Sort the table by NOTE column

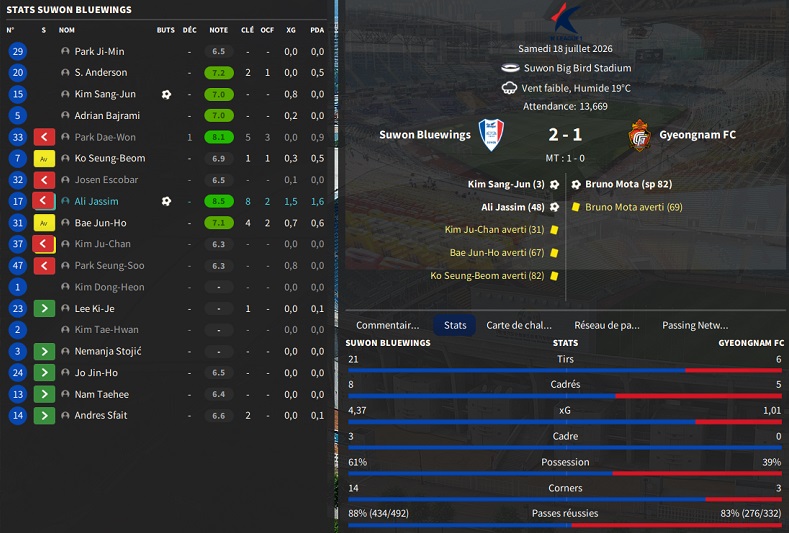coord(218,30)
